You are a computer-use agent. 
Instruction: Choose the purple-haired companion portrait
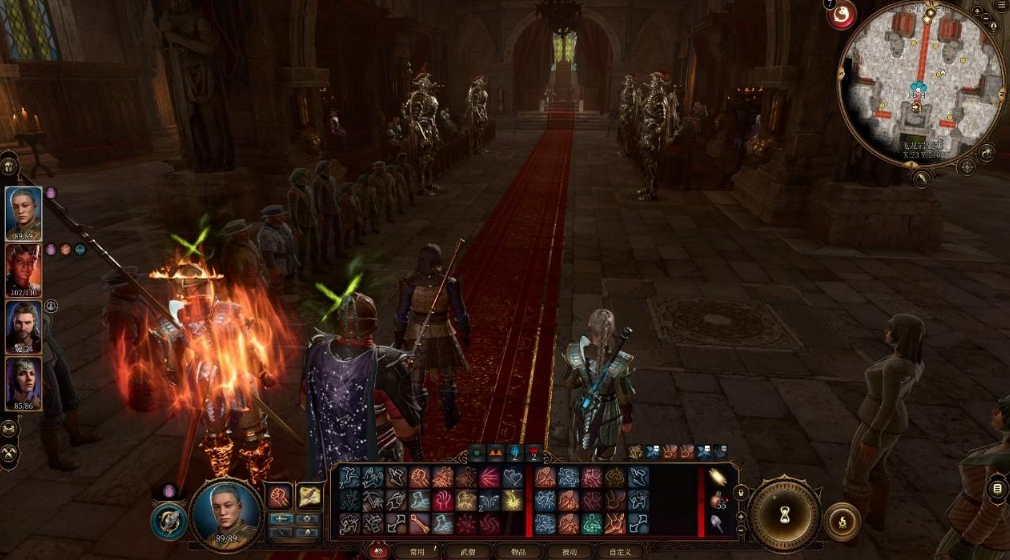(24, 383)
